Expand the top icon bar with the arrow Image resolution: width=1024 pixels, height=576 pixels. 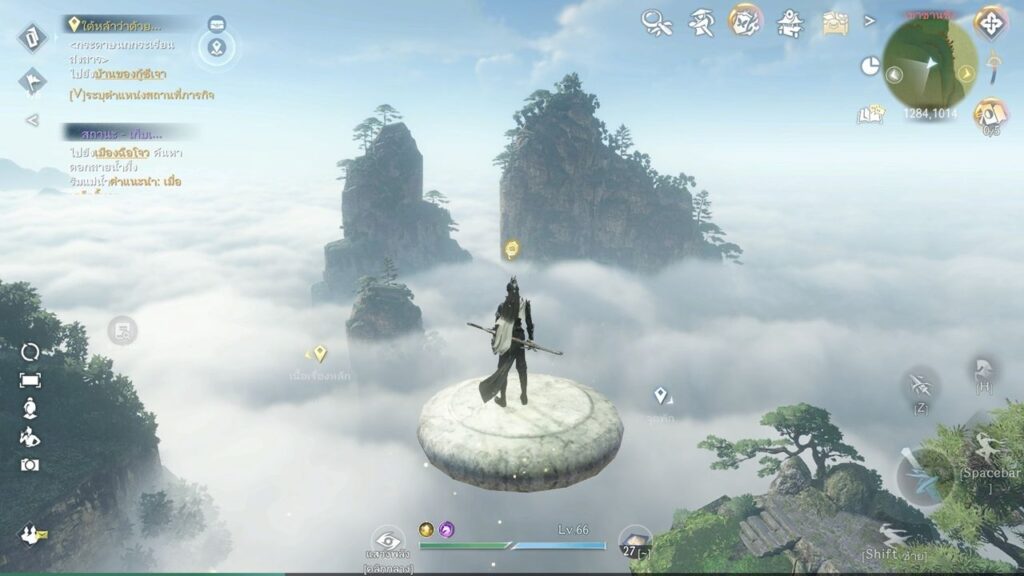(870, 20)
